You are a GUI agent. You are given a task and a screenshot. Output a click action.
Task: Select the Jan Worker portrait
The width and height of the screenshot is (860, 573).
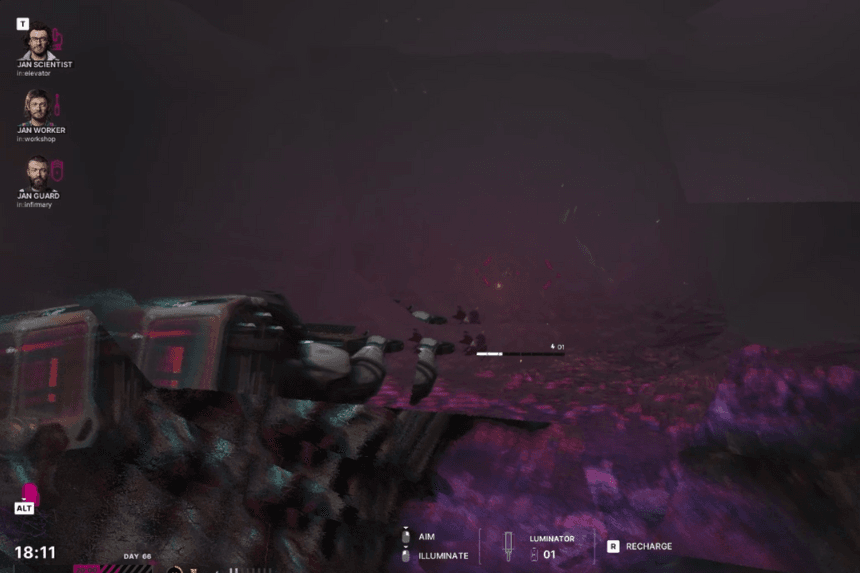coord(38,107)
